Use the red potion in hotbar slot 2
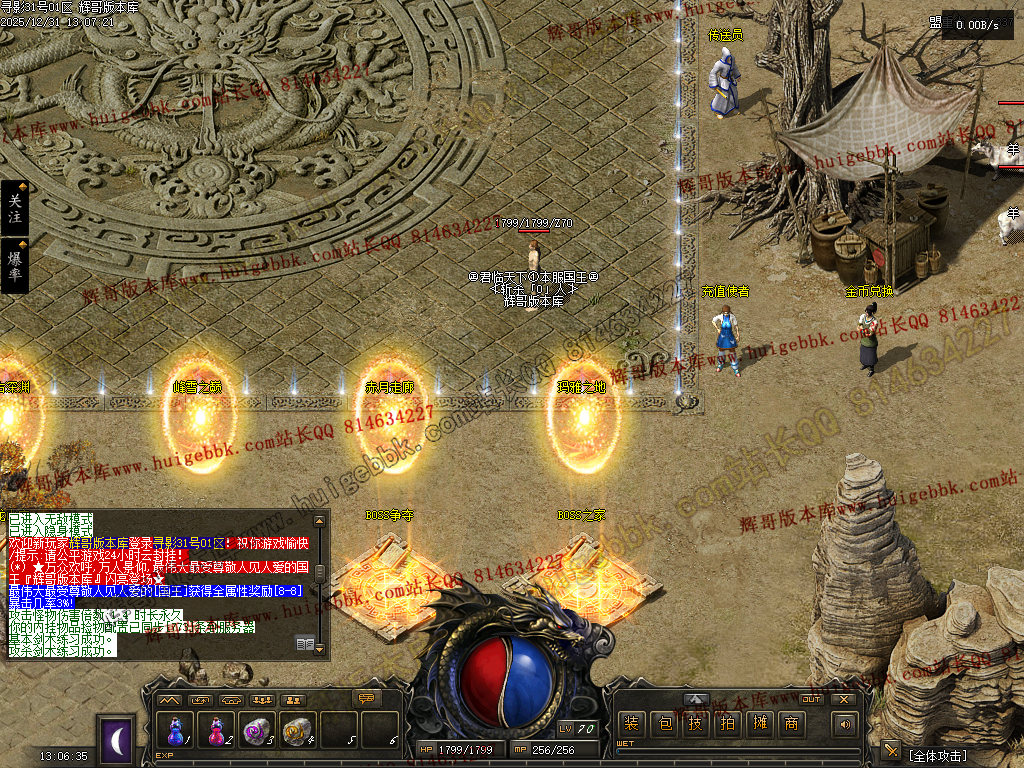Screen dimensions: 1024x768 216,731
